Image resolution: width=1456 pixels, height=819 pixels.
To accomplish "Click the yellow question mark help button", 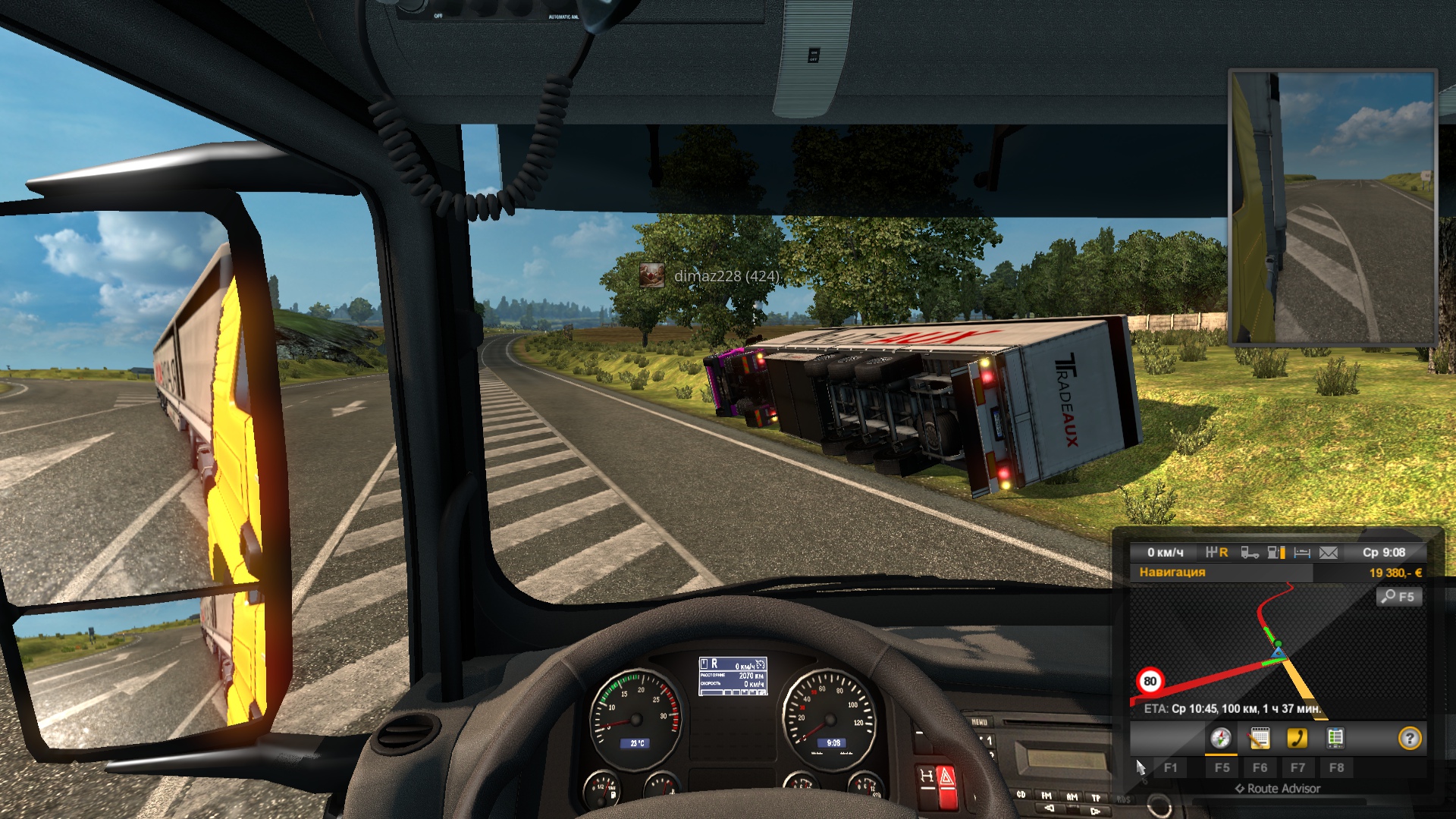I will point(1410,738).
